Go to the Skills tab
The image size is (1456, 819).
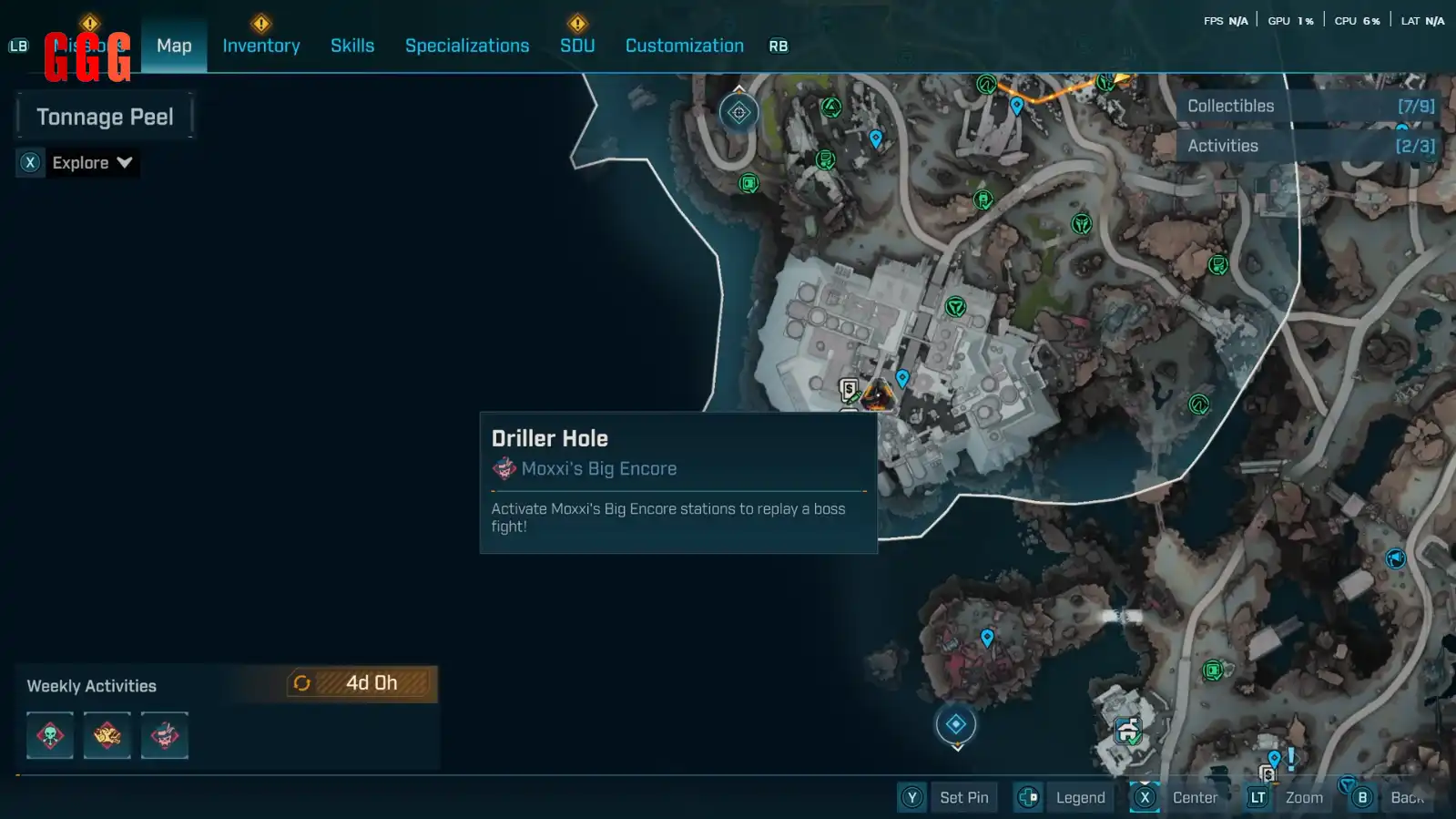(352, 46)
